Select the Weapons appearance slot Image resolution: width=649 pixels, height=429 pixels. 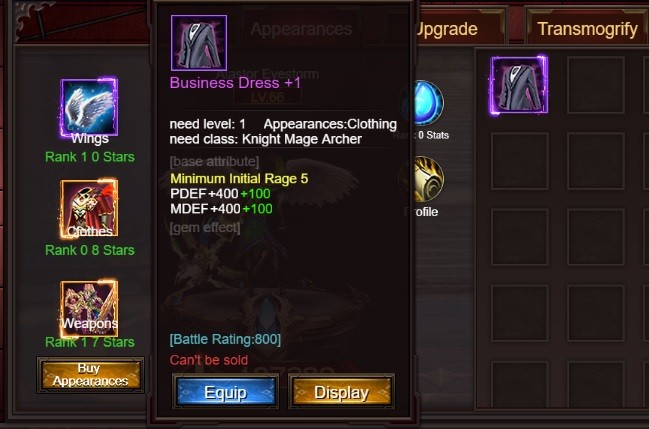click(x=90, y=306)
